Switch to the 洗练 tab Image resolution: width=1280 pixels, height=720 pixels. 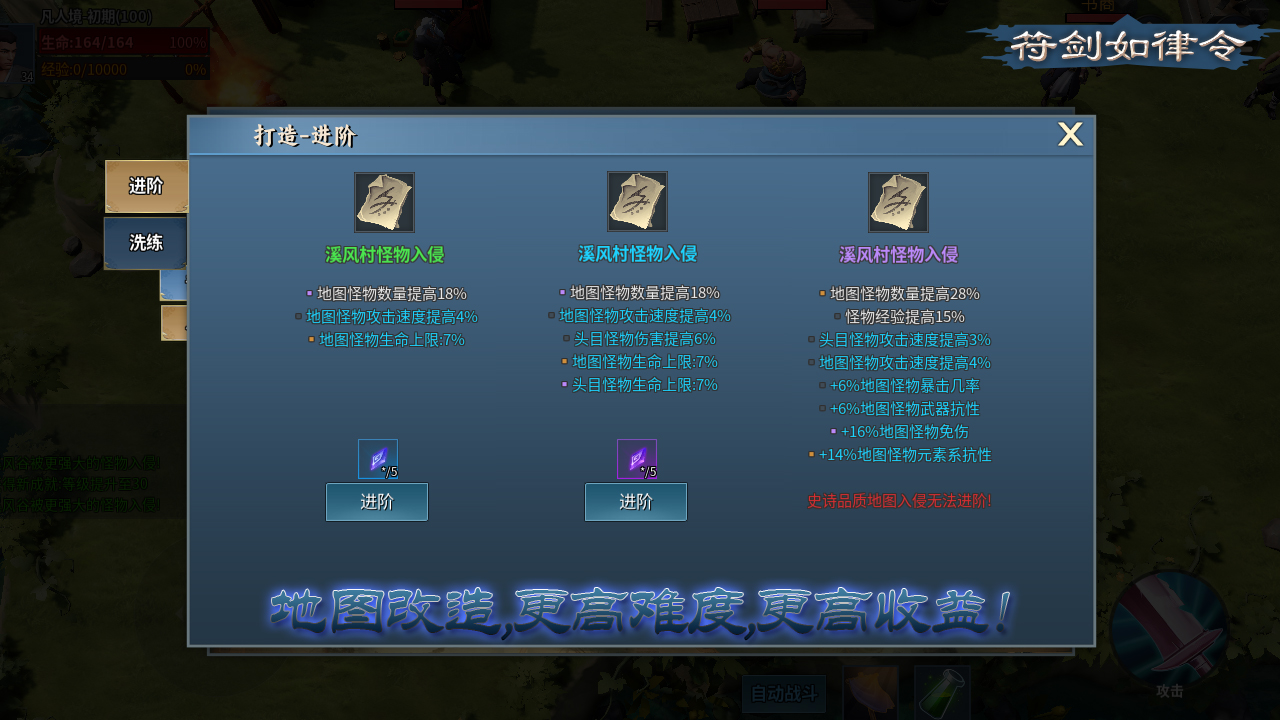[144, 242]
